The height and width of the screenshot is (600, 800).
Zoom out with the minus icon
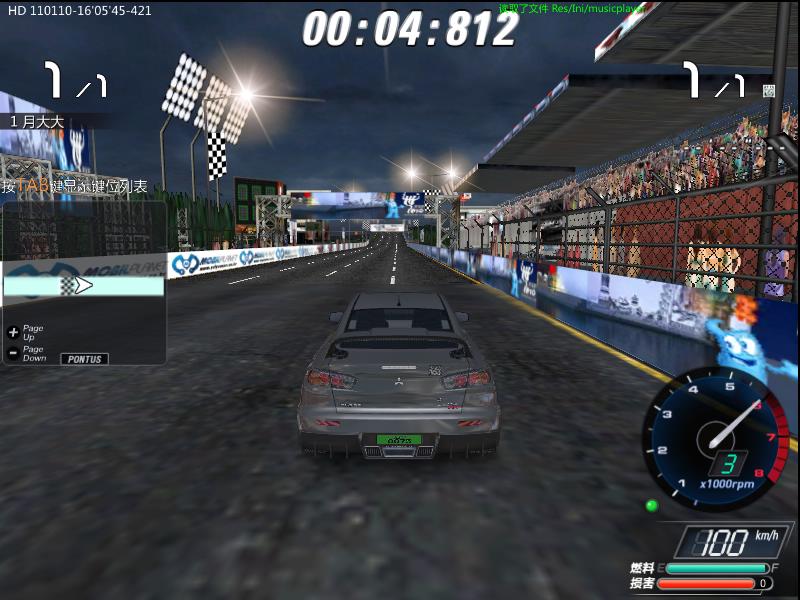tap(13, 352)
